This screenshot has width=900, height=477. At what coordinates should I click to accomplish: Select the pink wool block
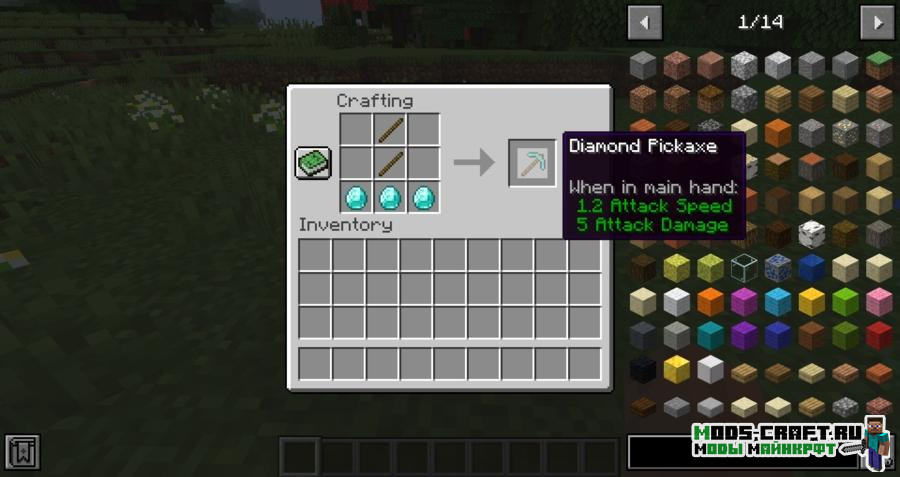pos(879,302)
